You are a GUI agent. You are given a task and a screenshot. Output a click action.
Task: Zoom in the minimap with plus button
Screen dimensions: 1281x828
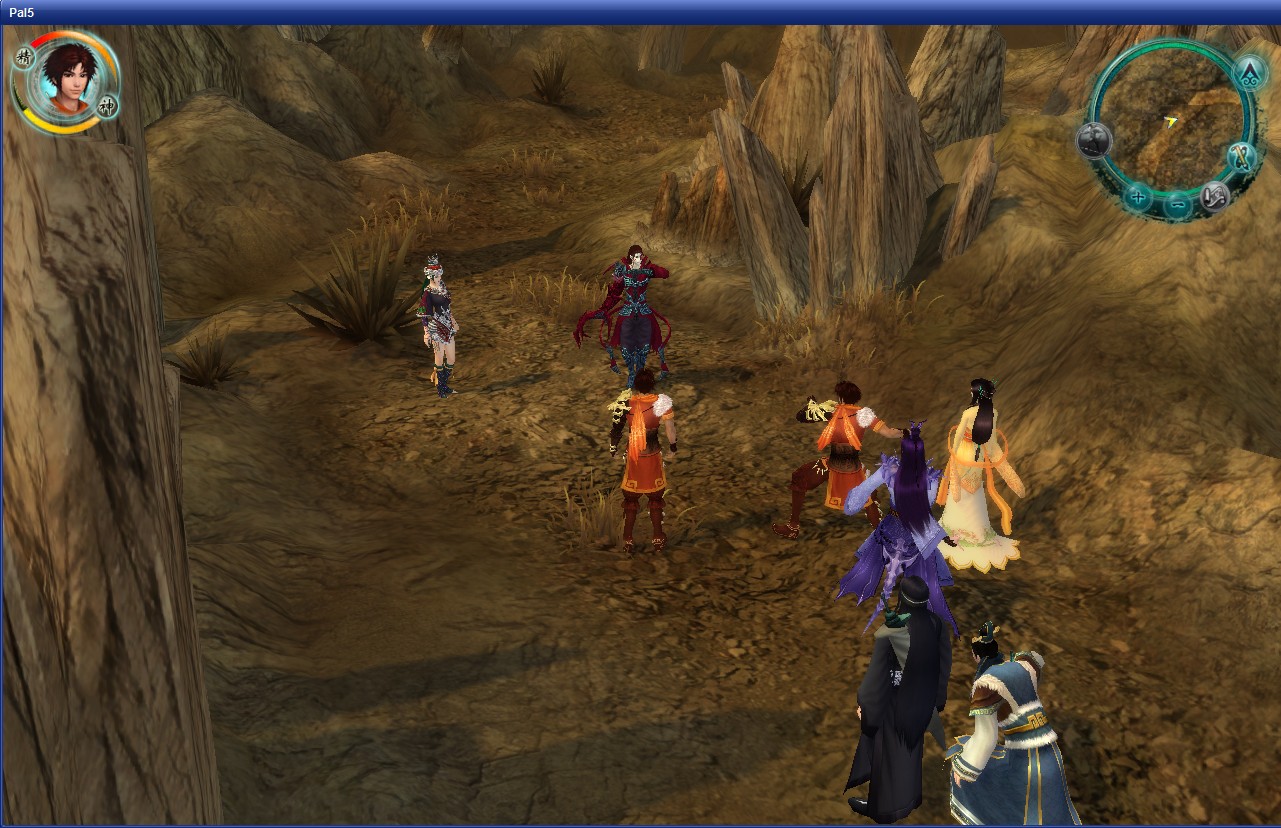[1138, 196]
